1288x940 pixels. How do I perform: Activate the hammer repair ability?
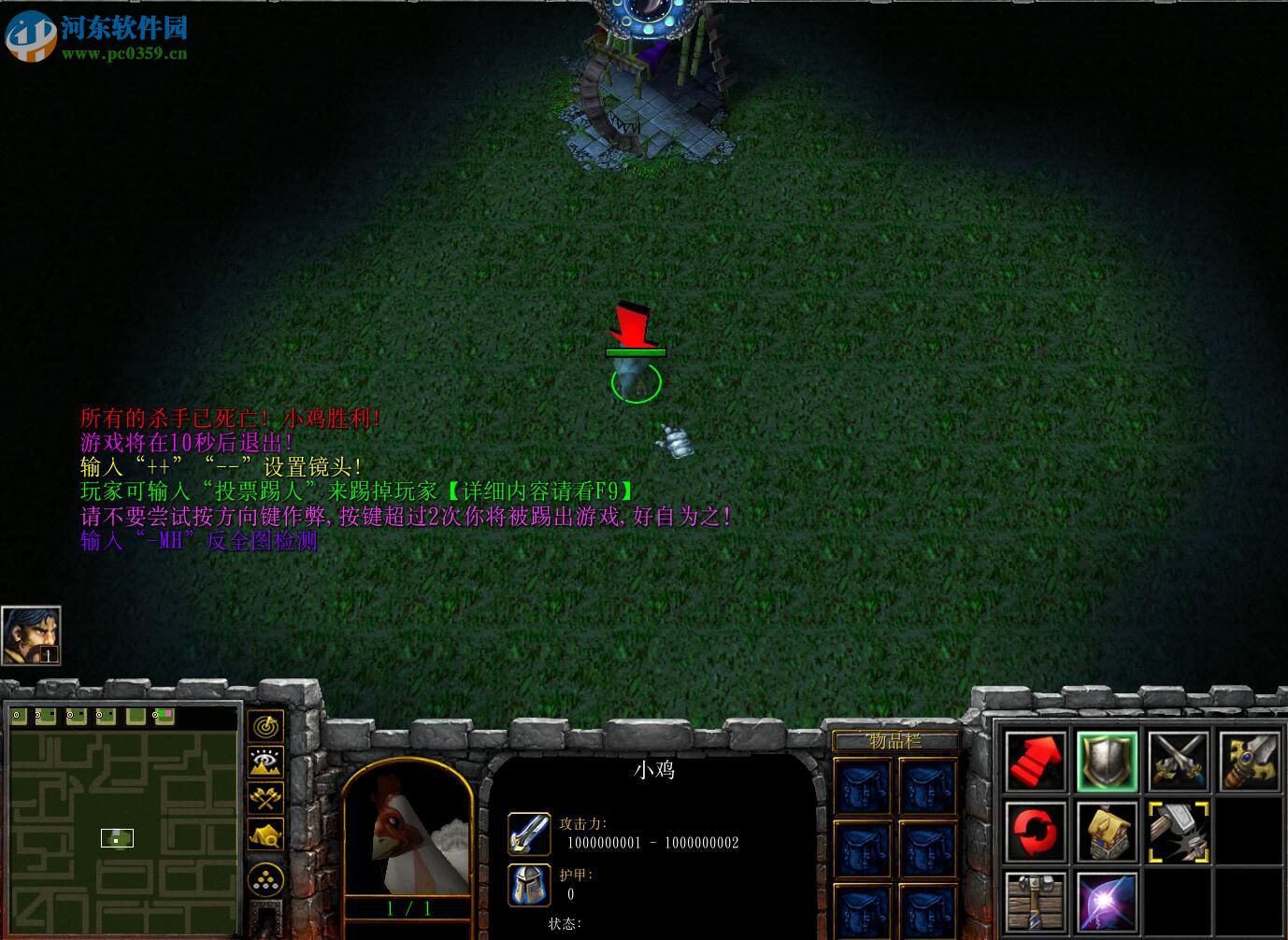tap(1179, 832)
